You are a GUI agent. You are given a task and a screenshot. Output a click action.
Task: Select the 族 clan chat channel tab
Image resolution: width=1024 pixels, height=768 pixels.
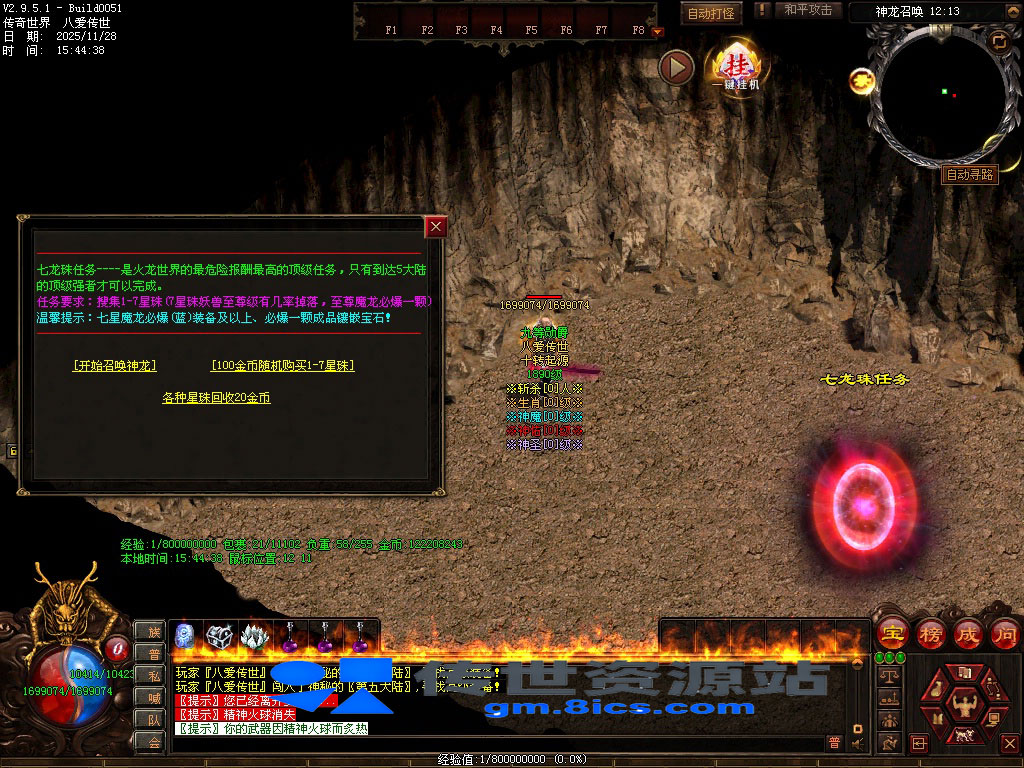point(151,631)
